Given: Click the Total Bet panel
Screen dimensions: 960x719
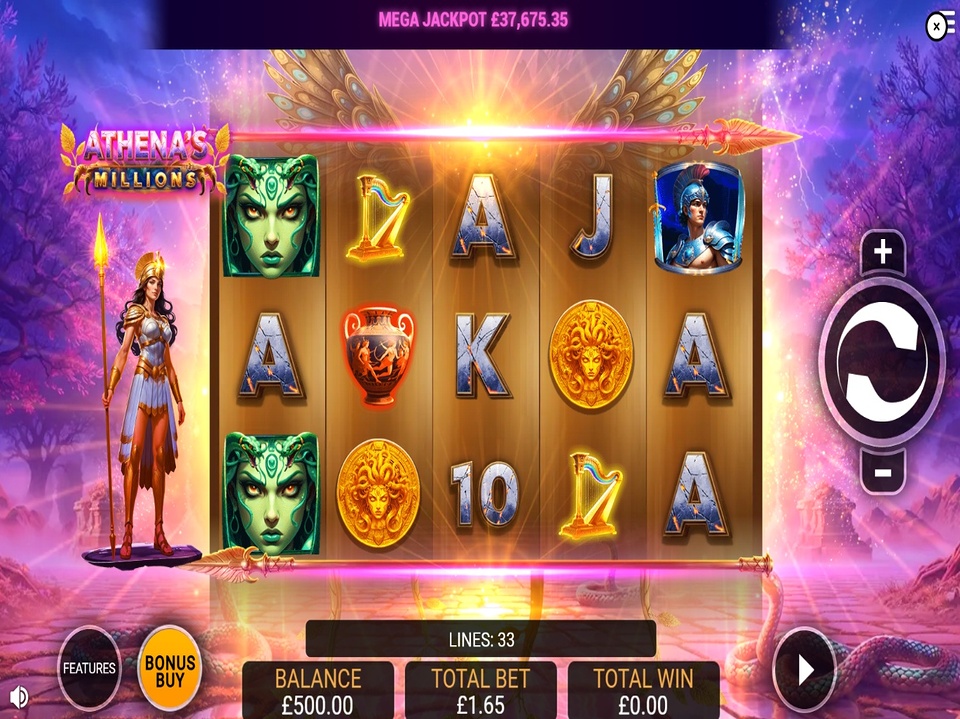Looking at the screenshot, I should [x=480, y=691].
